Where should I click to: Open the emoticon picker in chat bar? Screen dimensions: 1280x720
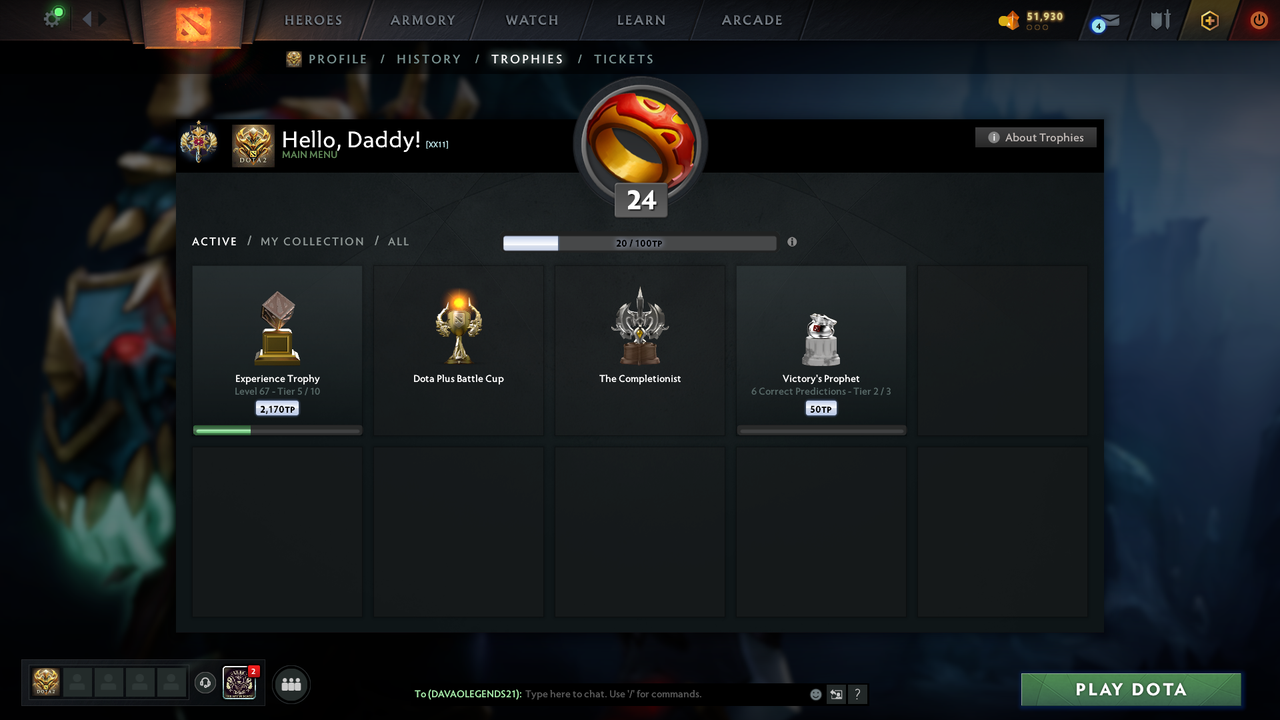point(815,694)
